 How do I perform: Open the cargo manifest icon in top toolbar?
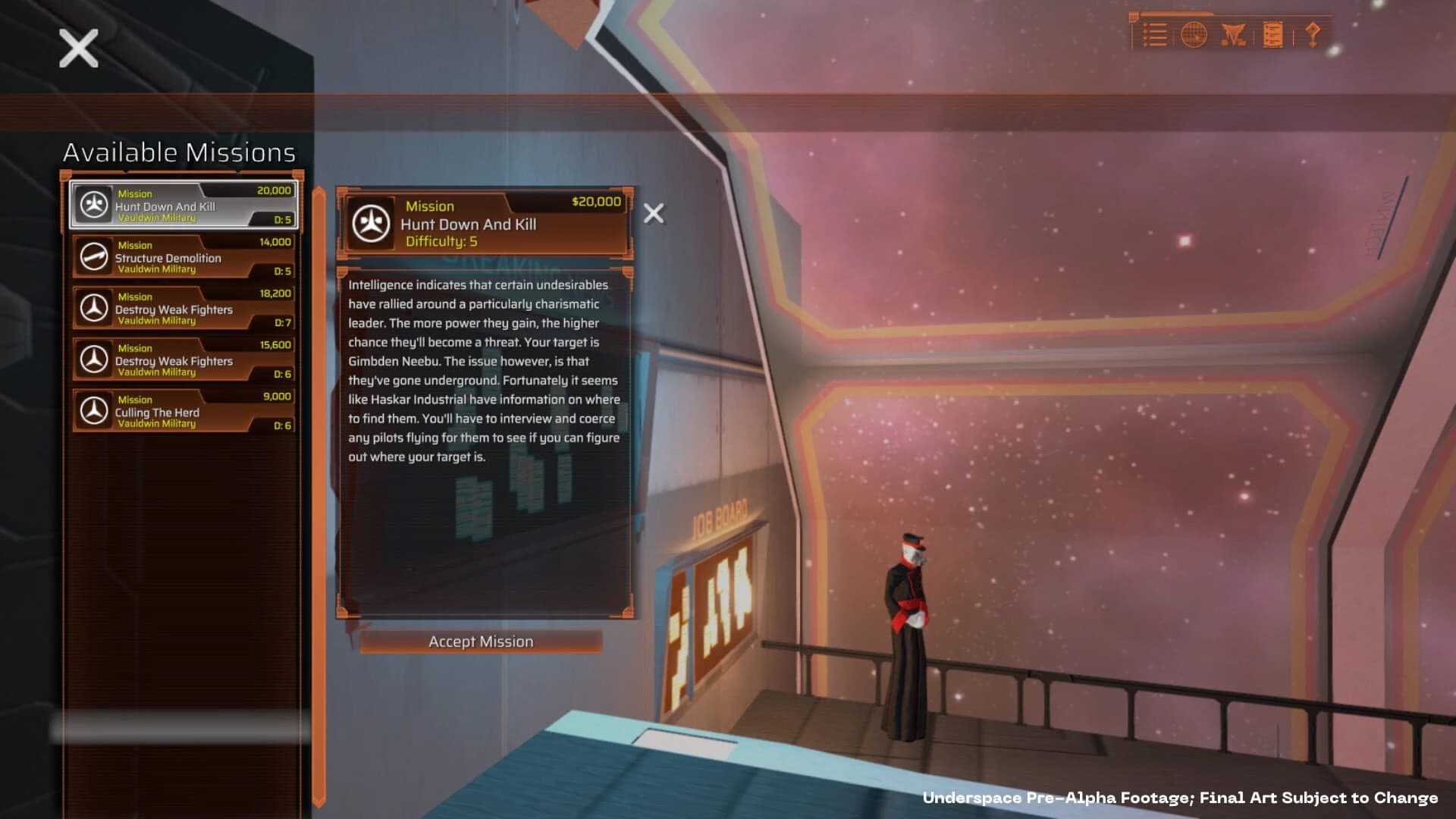coord(1274,34)
